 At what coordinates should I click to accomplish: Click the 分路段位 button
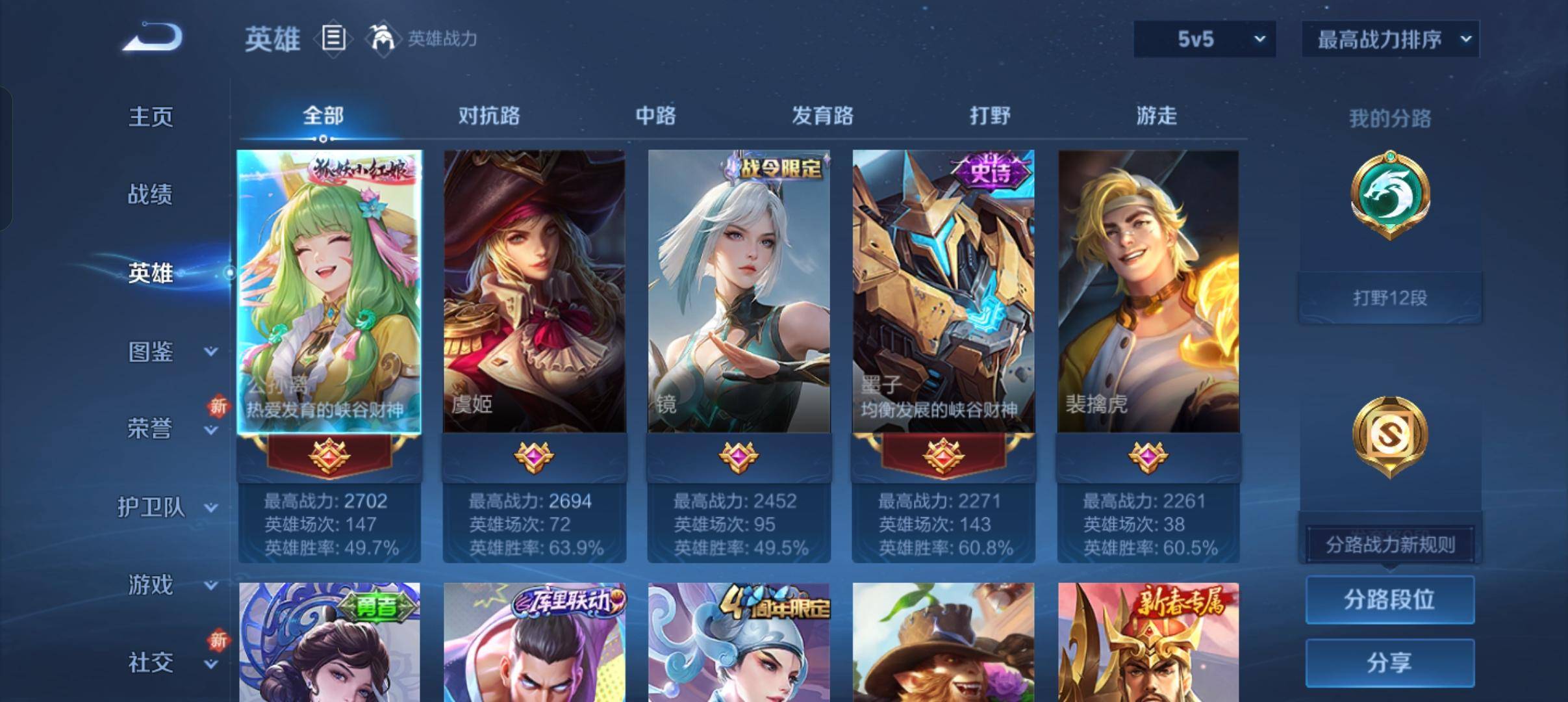tap(1389, 600)
